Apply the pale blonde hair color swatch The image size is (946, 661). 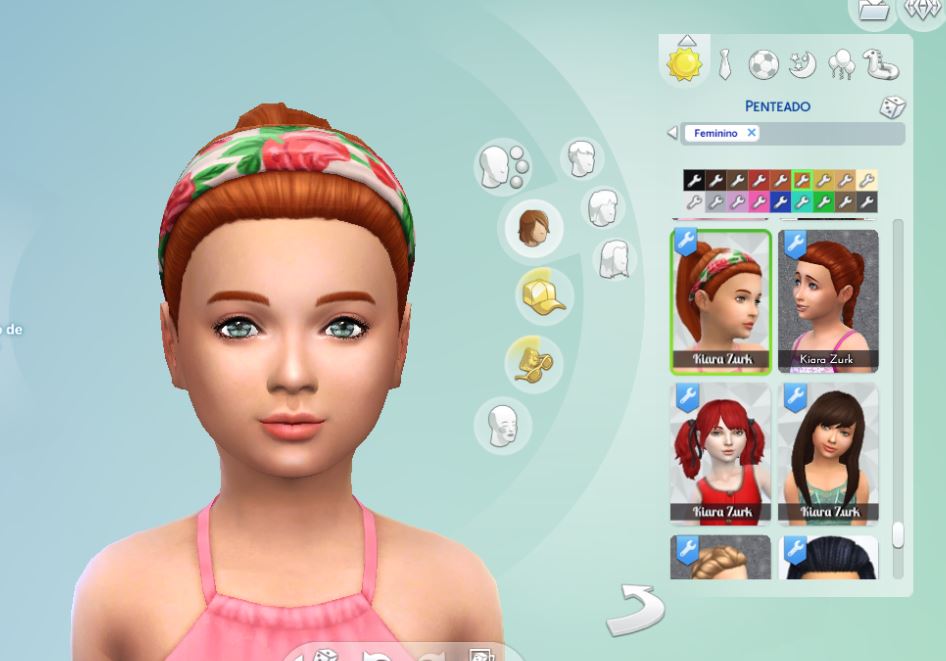[867, 180]
